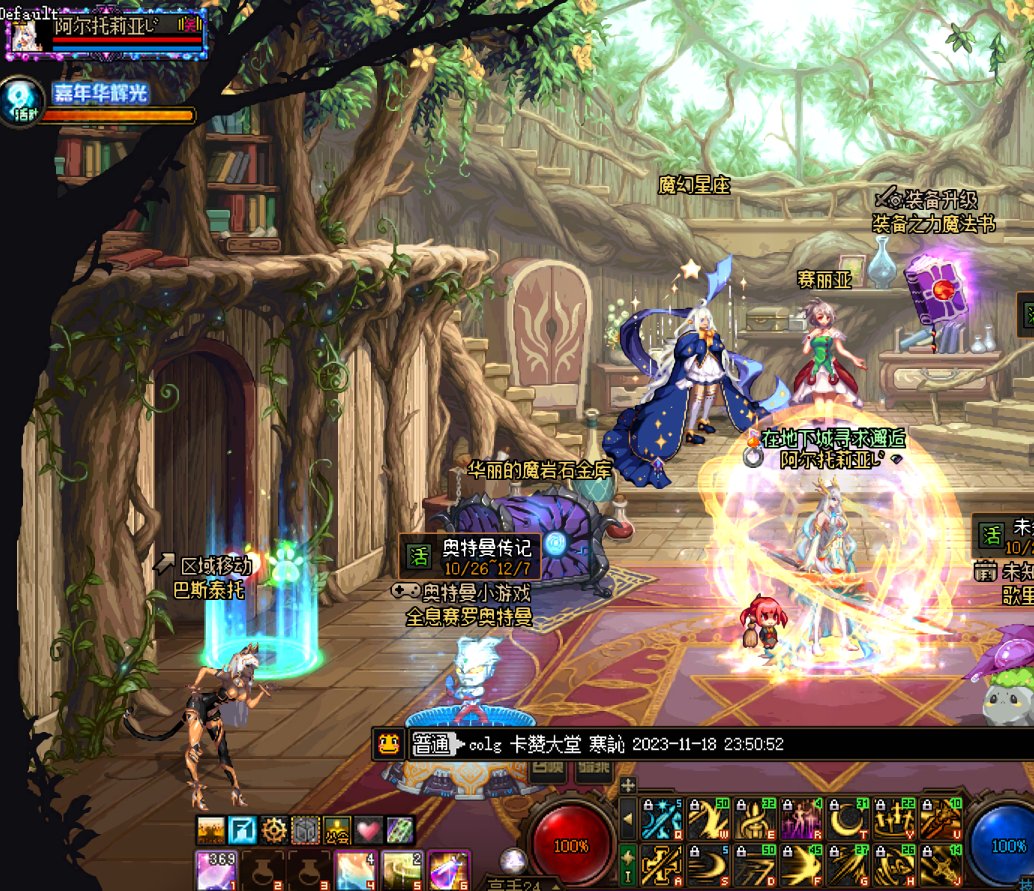
Task: Open the blue F shortcut icon
Action: [243, 829]
